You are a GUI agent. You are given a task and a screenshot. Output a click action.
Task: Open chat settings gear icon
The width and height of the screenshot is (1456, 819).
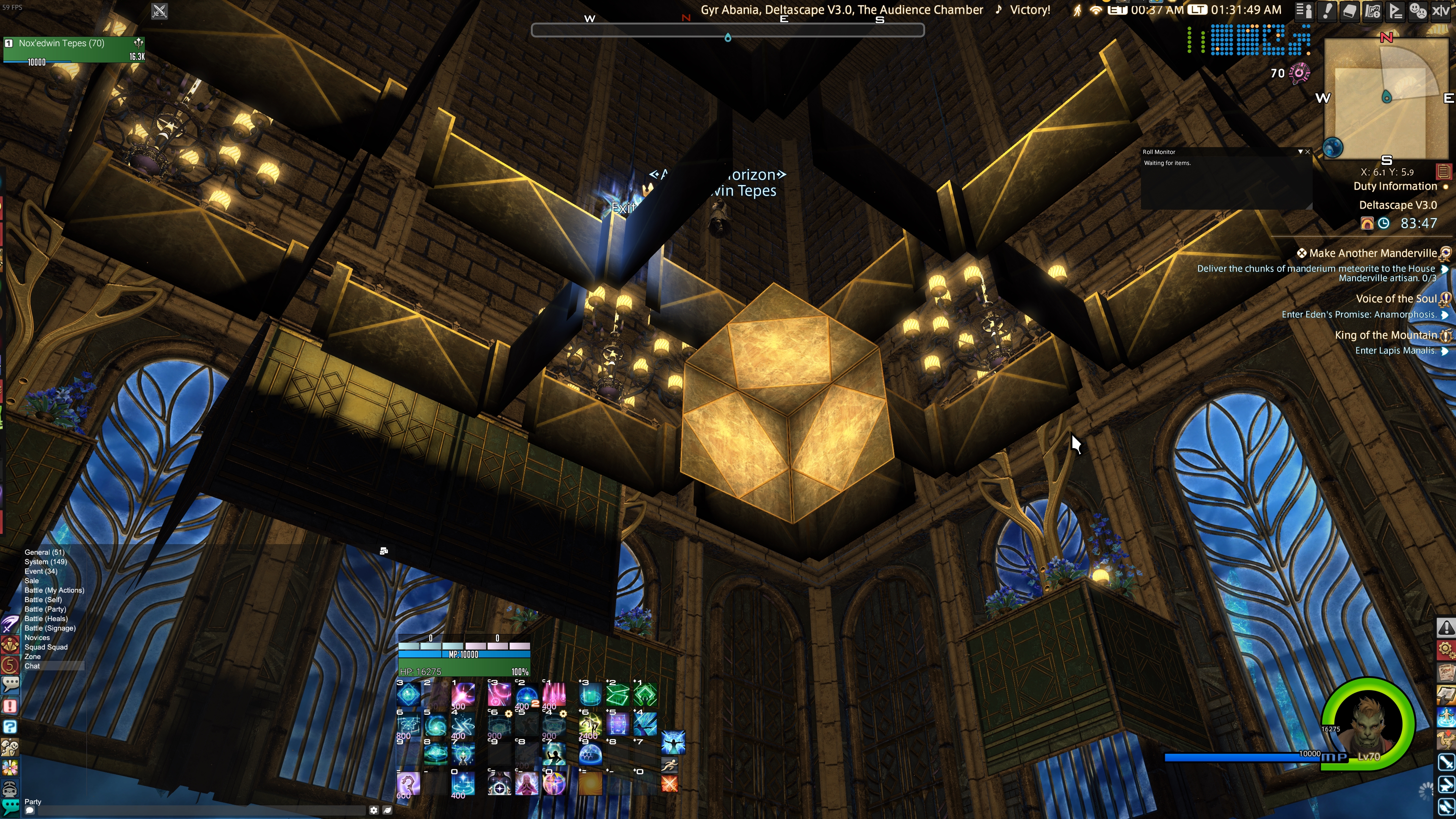tap(373, 810)
